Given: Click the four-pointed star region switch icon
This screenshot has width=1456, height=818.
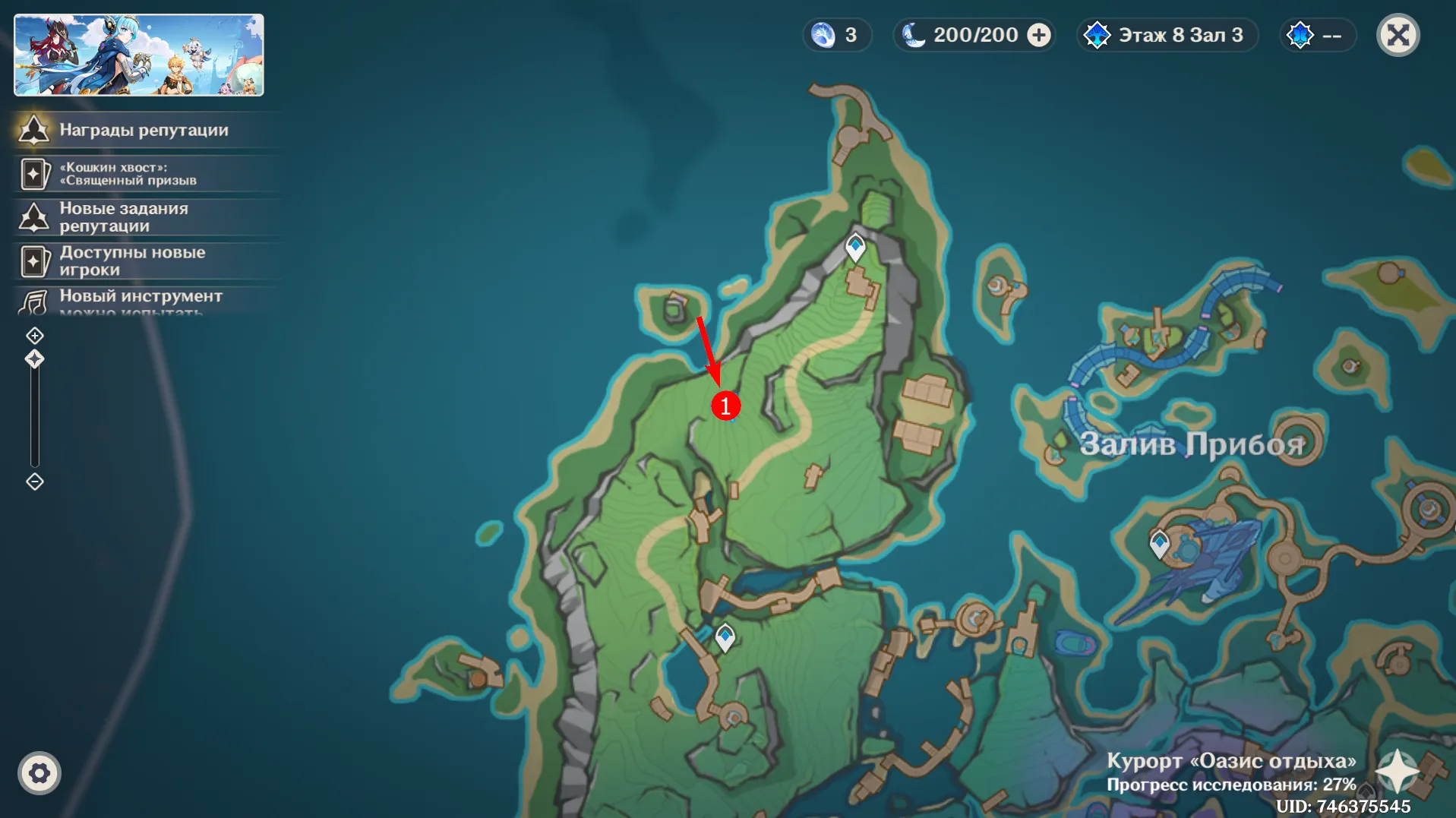Looking at the screenshot, I should [1397, 771].
